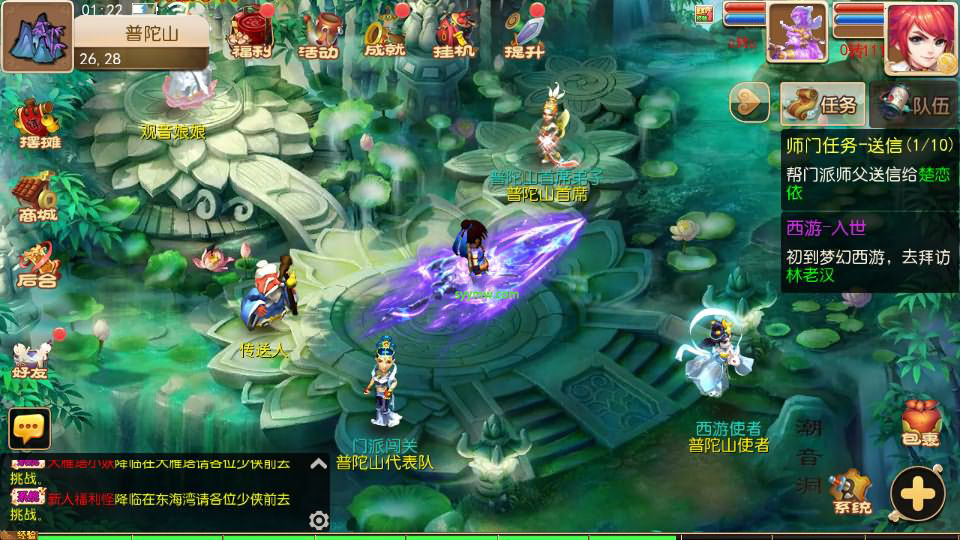960x540 pixels.
Task: Open the 系统 system menu
Action: coord(849,491)
